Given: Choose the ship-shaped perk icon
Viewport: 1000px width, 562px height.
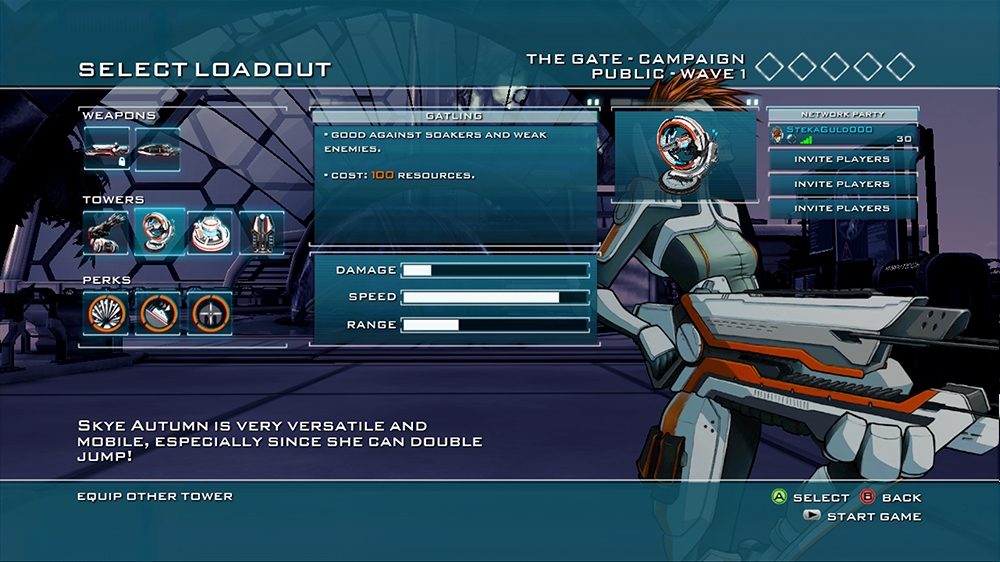Looking at the screenshot, I should pyautogui.click(x=158, y=313).
